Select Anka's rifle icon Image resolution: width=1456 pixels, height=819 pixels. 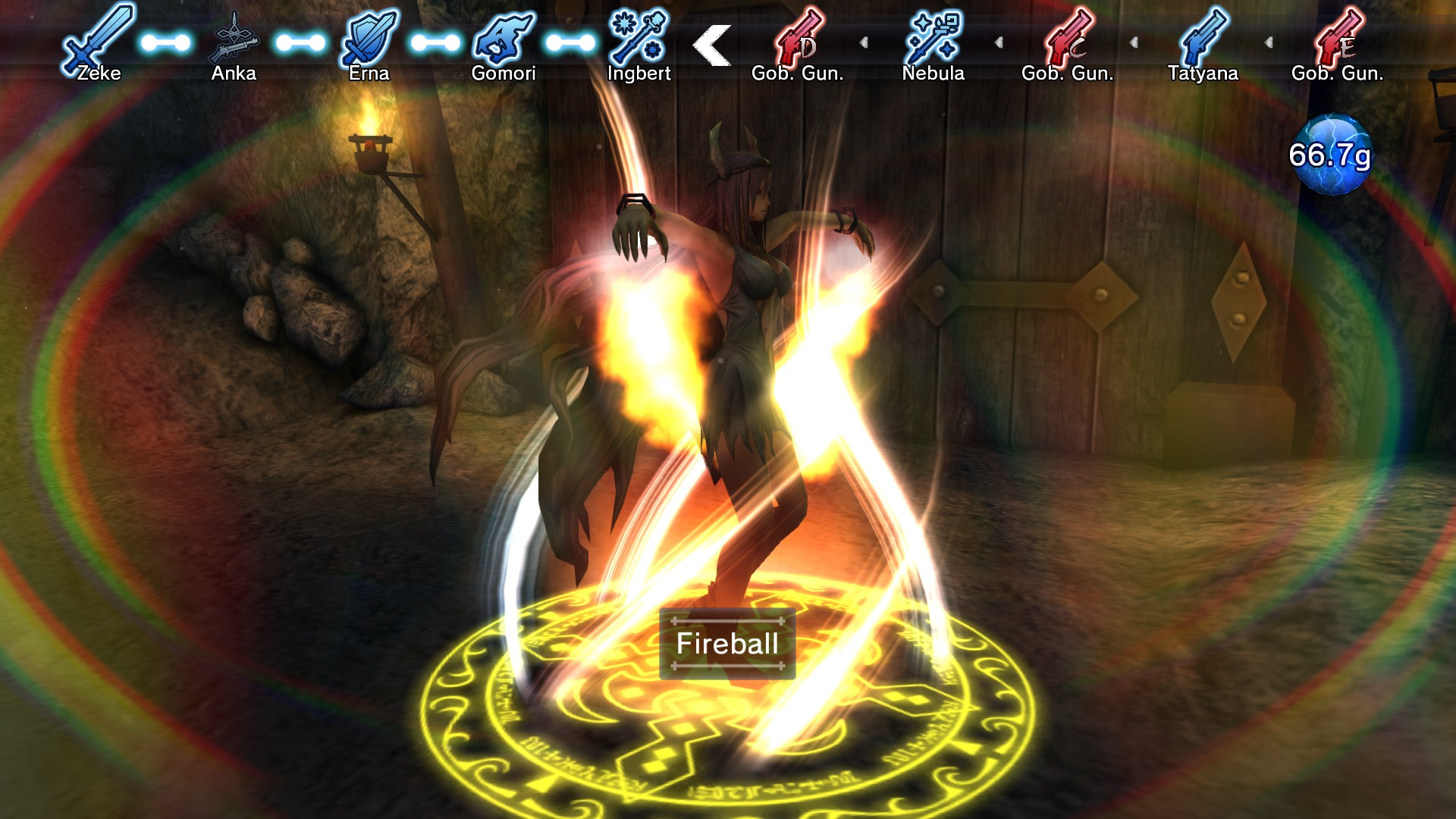tap(235, 38)
